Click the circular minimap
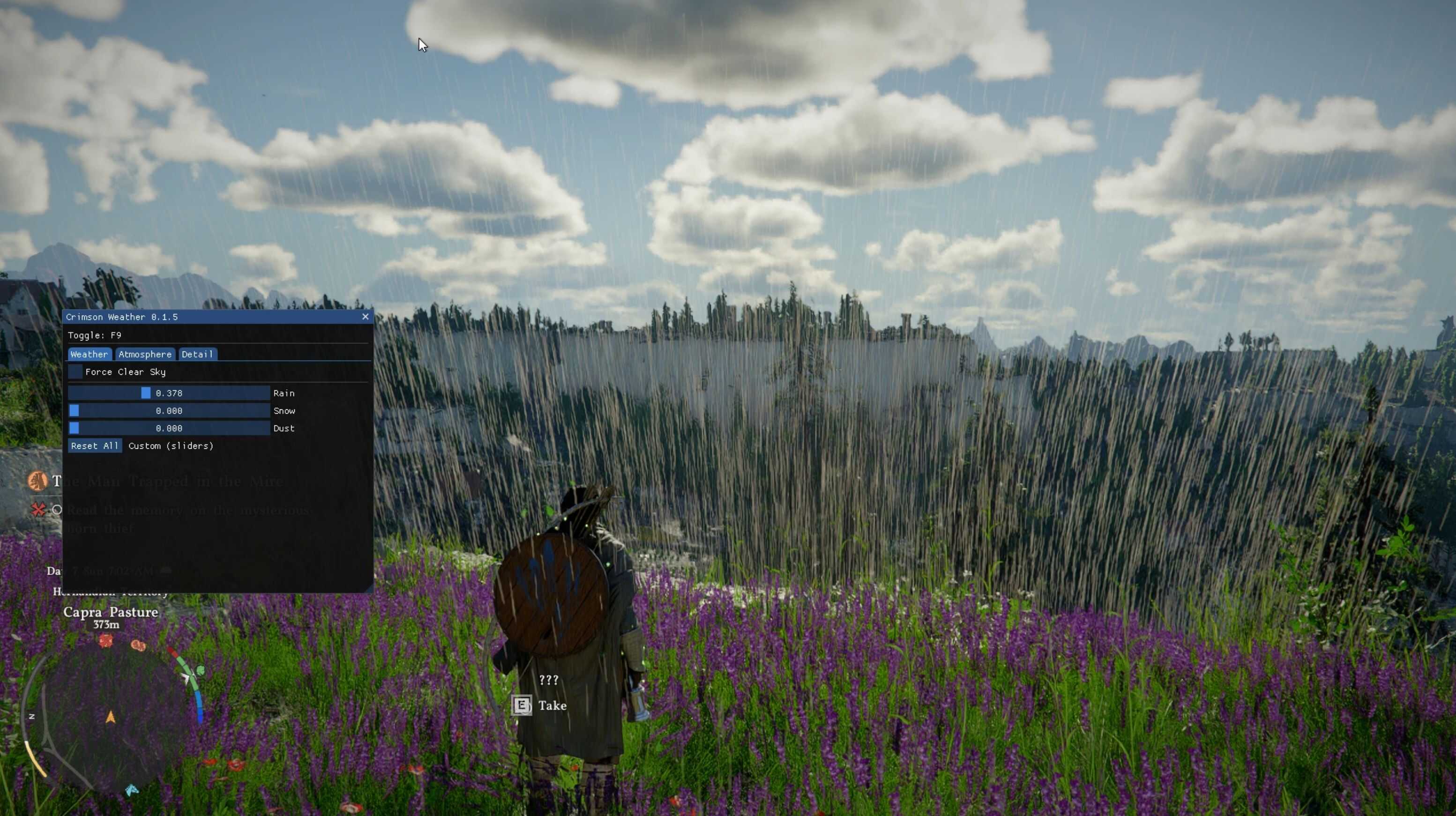Image resolution: width=1456 pixels, height=816 pixels. [111, 717]
